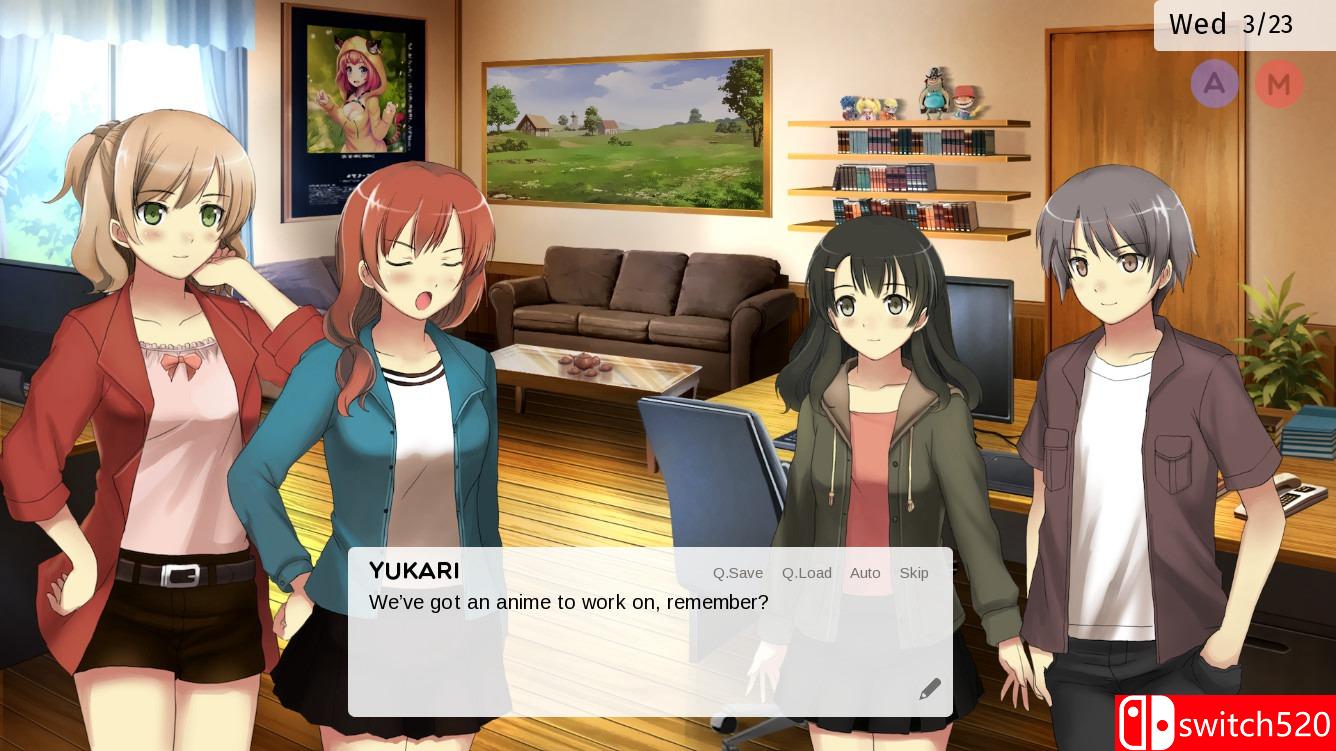The width and height of the screenshot is (1336, 751).
Task: Toggle Auto dialogue advance
Action: click(x=865, y=573)
